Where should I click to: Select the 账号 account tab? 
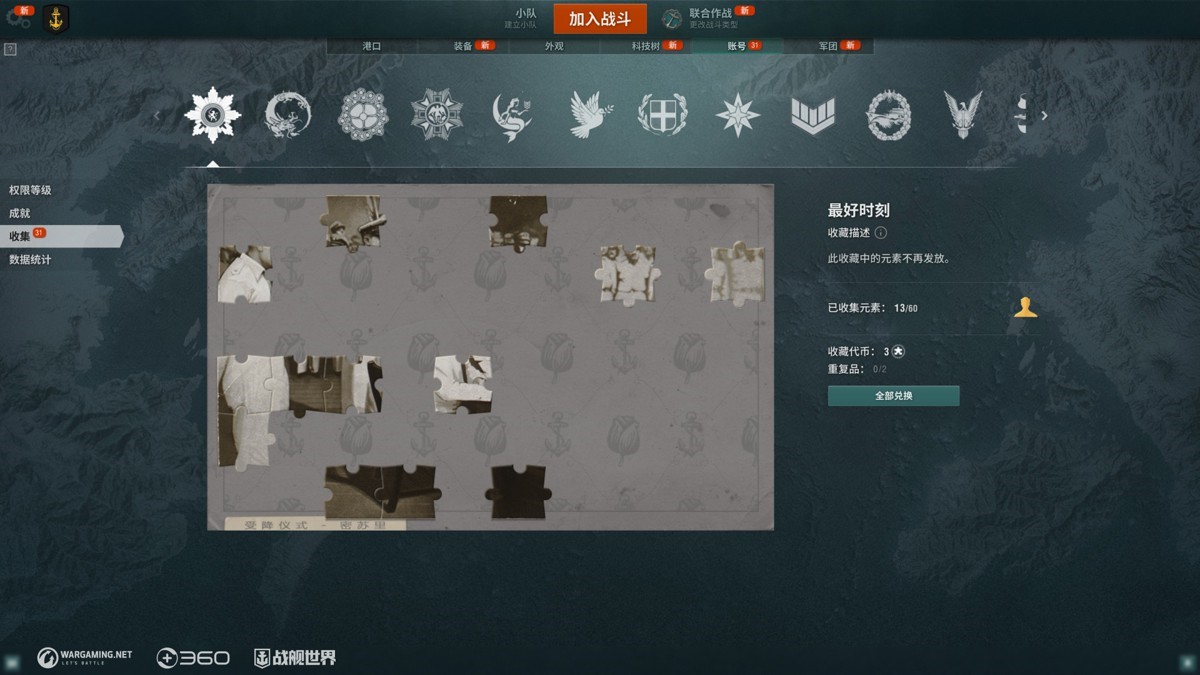pos(736,46)
